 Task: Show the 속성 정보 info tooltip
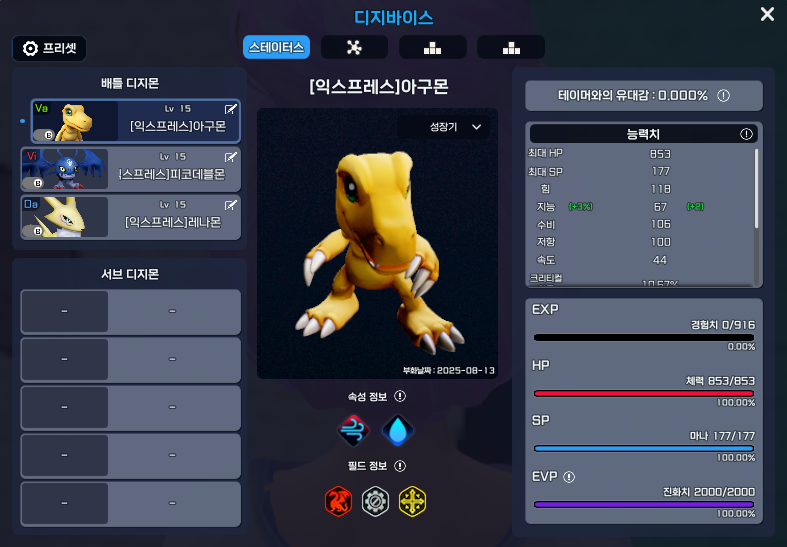[x=400, y=397]
